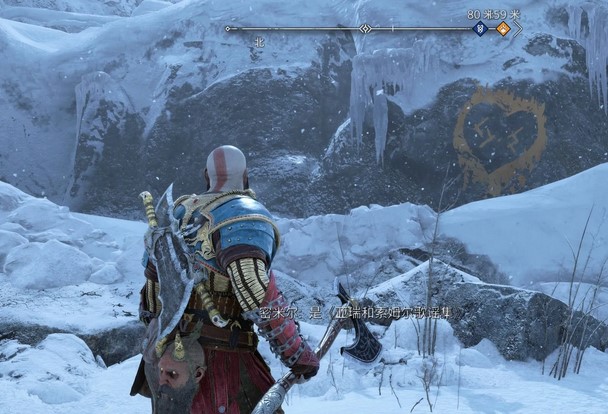
Task: Click the white diamond marker on compass bar
Action: click(x=365, y=29)
